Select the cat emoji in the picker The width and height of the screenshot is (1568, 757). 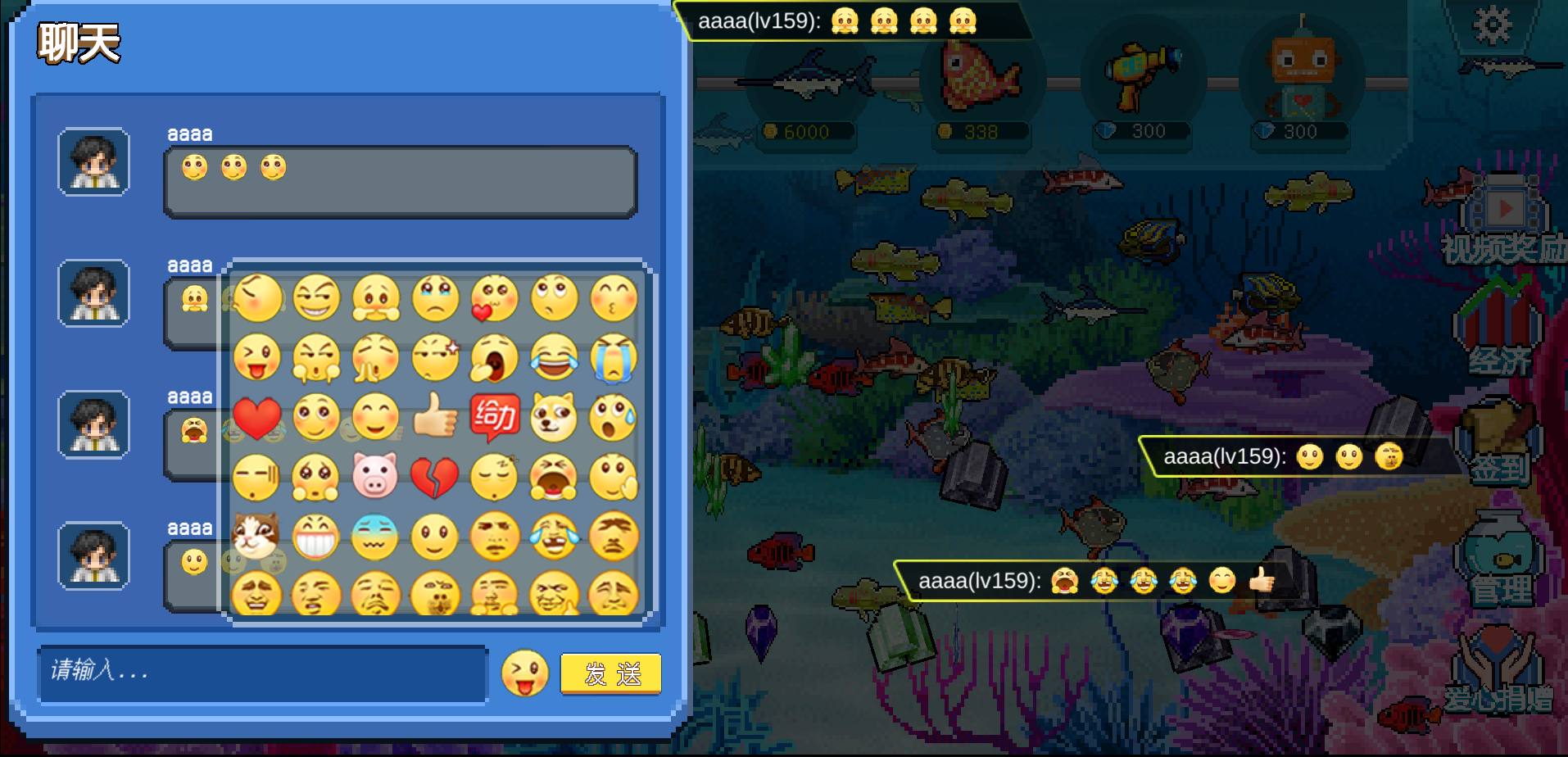256,535
